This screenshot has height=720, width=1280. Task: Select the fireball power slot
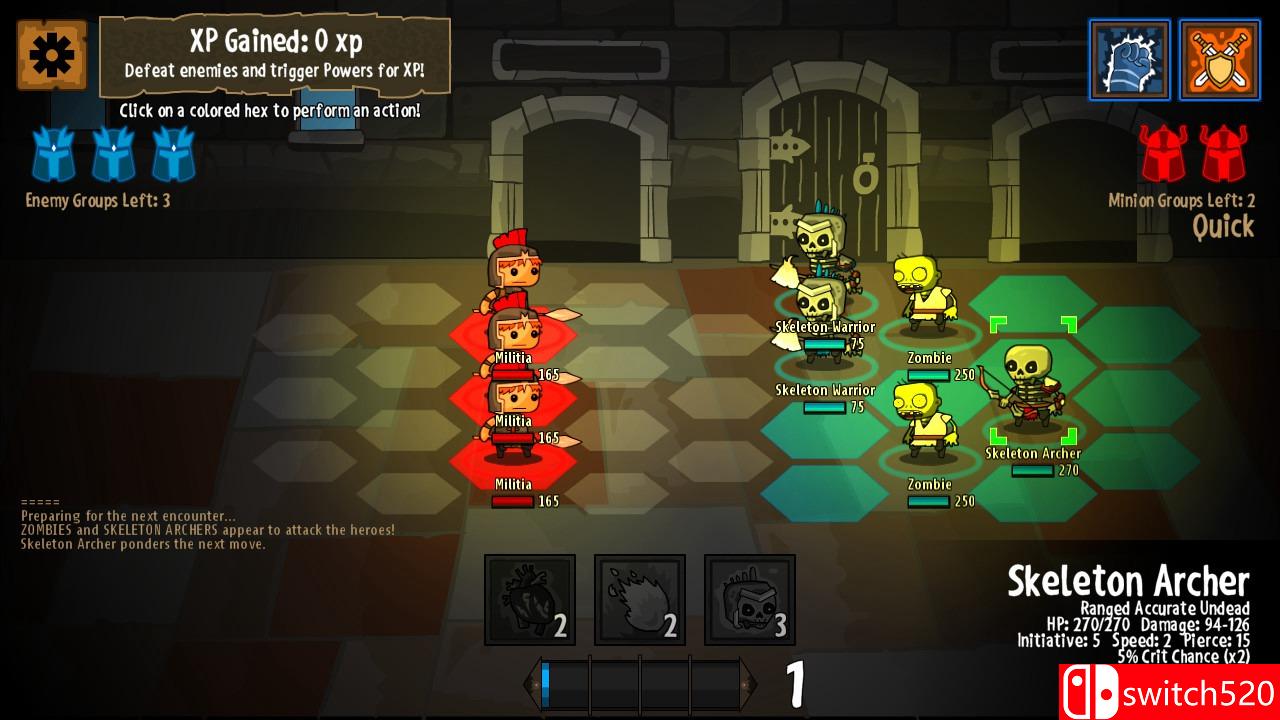pyautogui.click(x=640, y=600)
